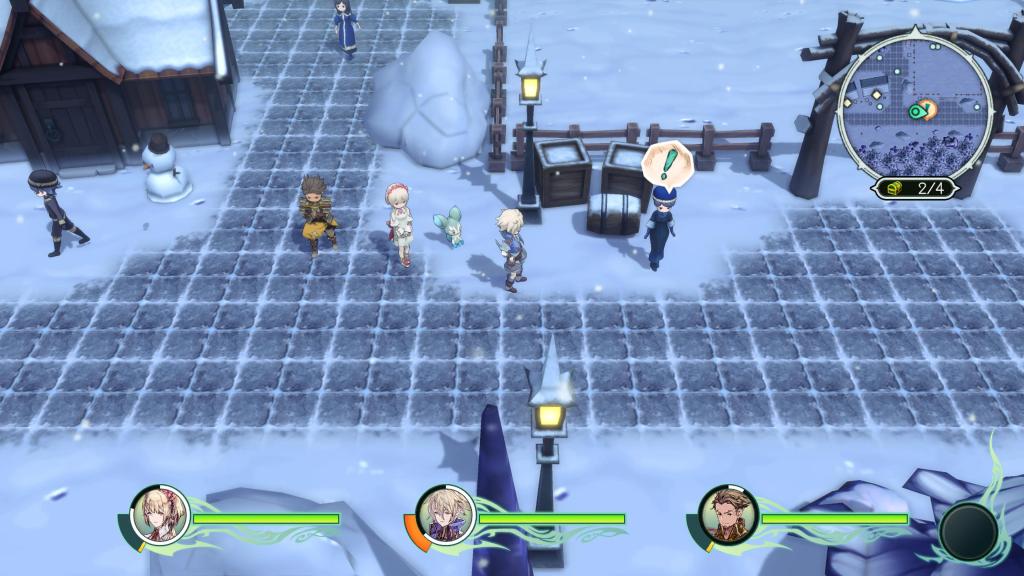Click the treasure chest counter icon
The image size is (1024, 576).
(893, 187)
